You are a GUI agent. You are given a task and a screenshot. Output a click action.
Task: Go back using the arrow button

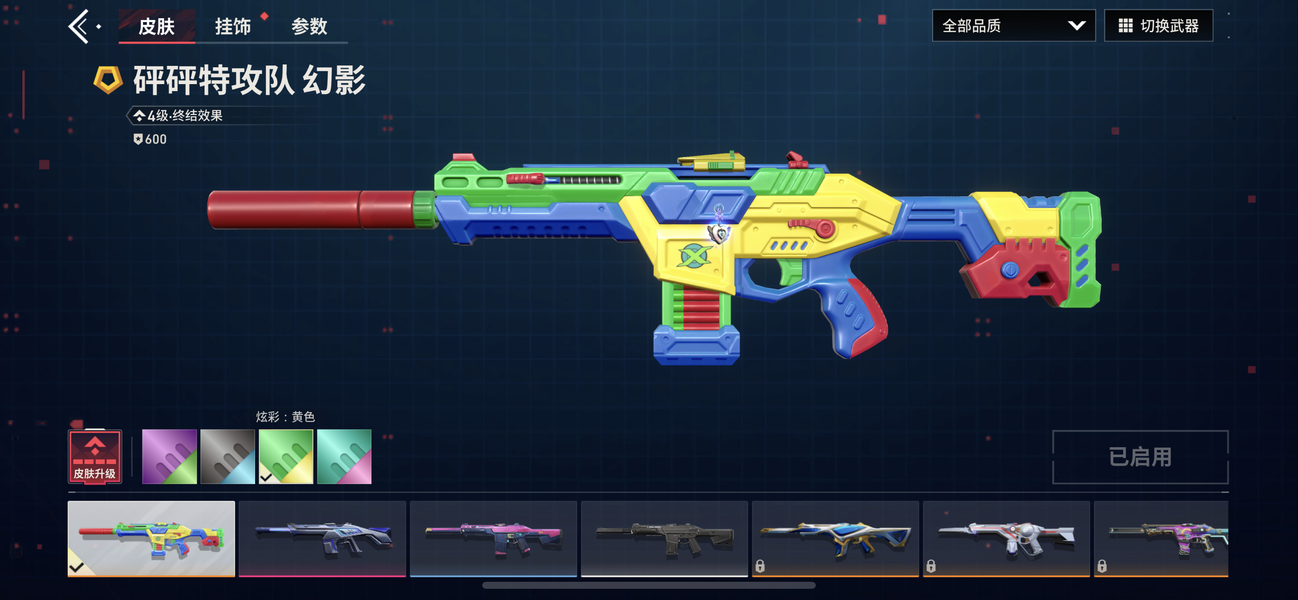(81, 26)
